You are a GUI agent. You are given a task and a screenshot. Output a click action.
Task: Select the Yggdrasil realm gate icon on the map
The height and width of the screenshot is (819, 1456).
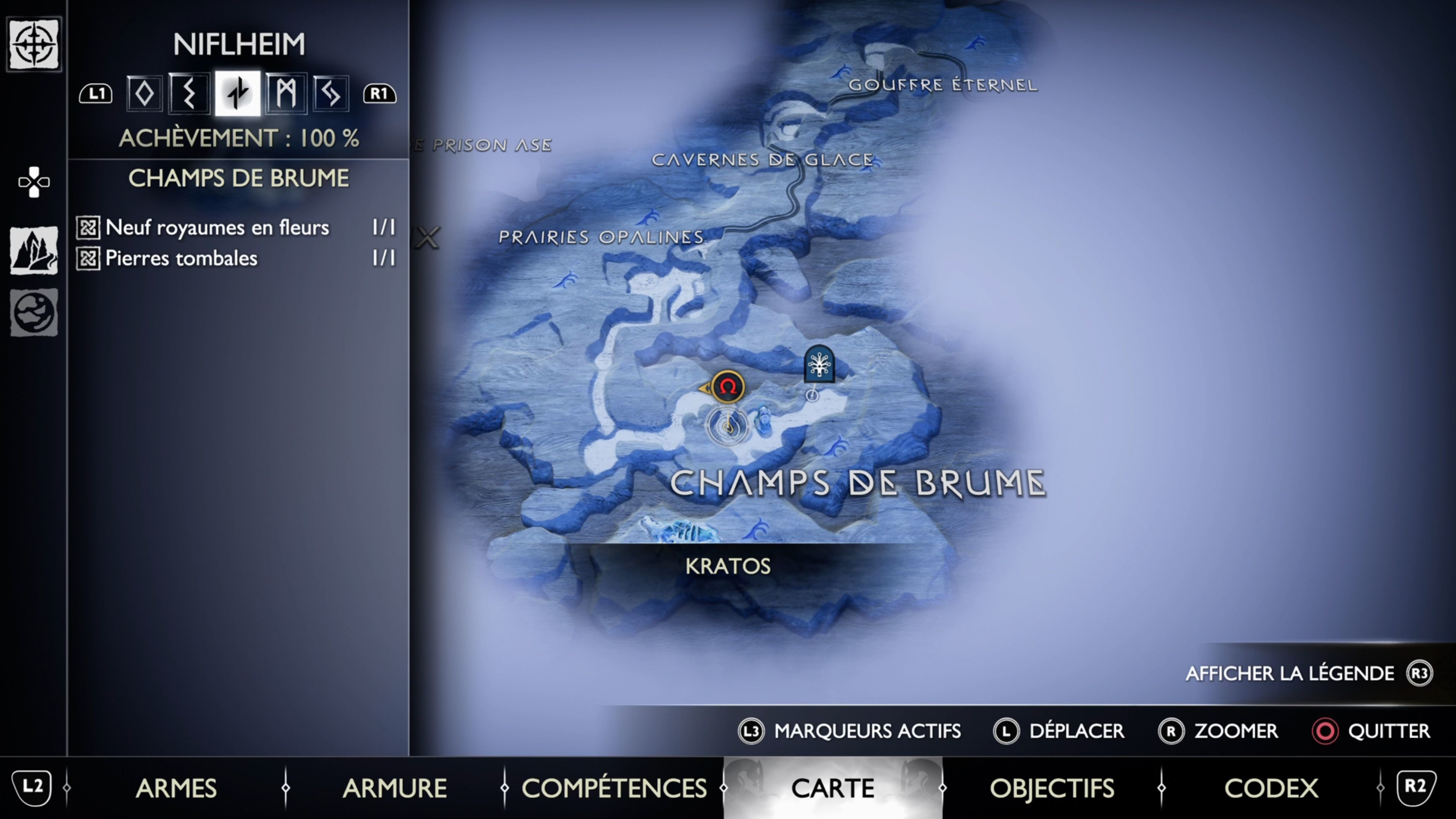pos(819,364)
